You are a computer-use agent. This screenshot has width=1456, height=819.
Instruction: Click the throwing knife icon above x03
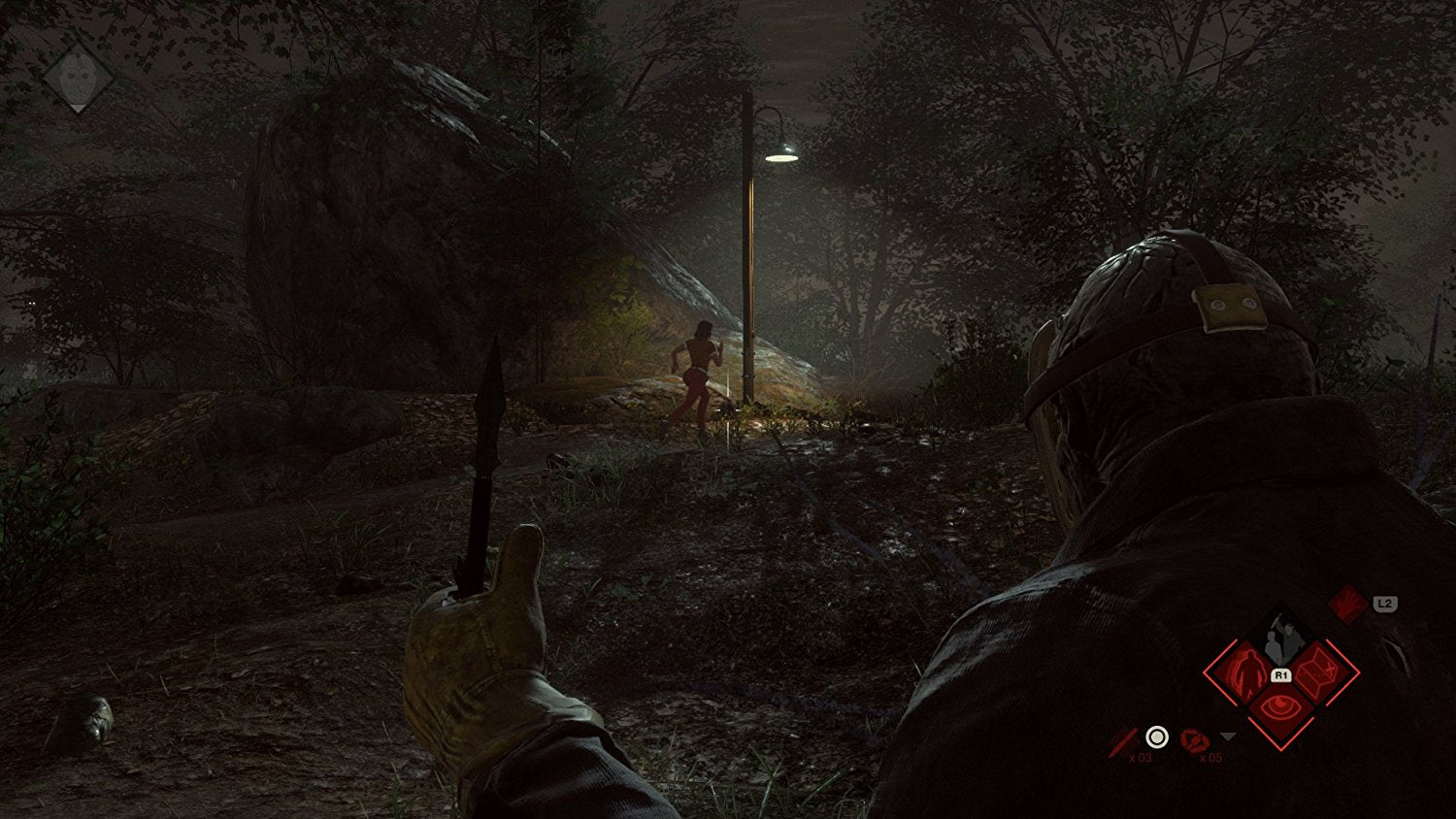point(1123,739)
